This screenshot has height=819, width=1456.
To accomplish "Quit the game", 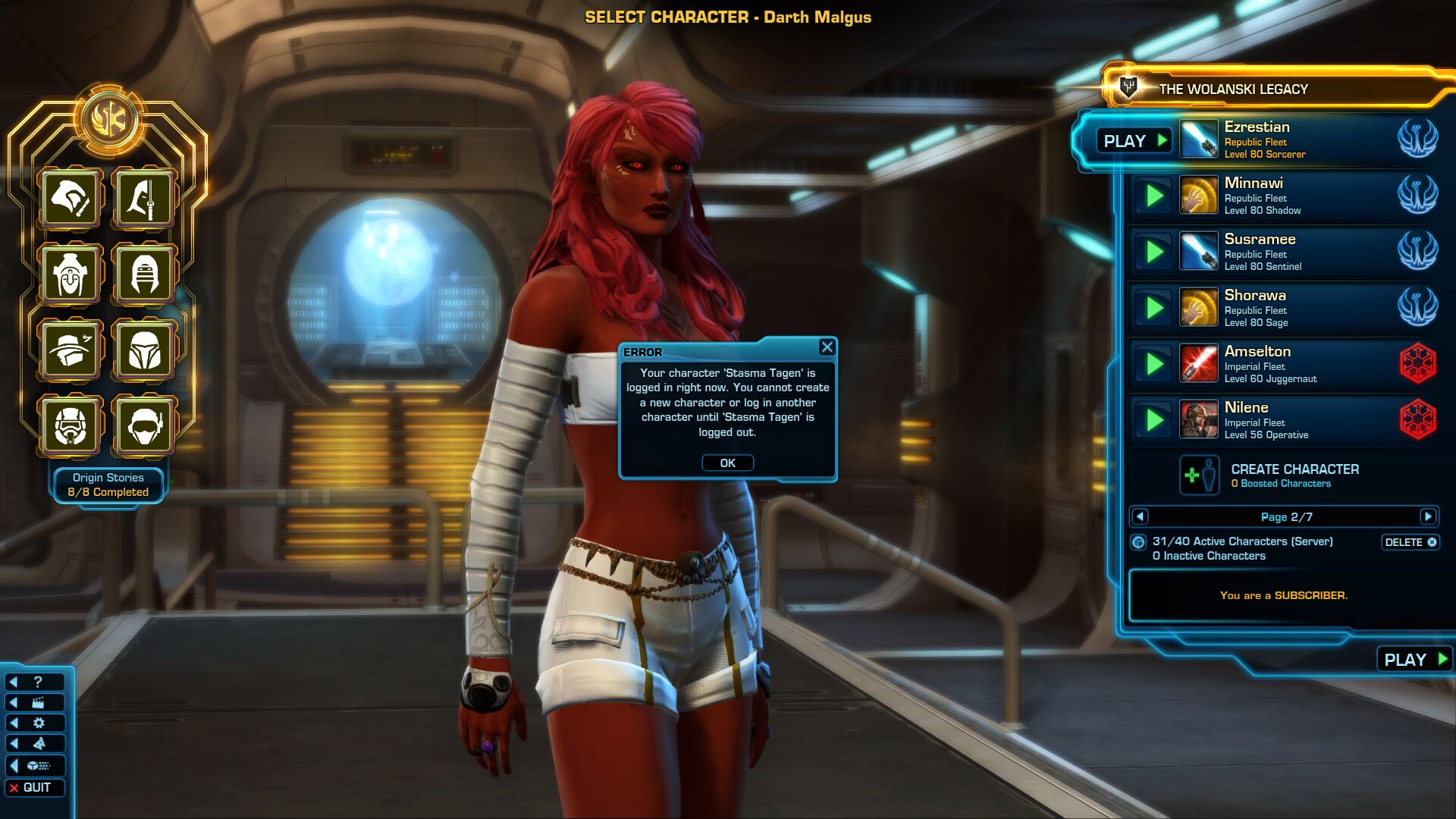I will pyautogui.click(x=35, y=788).
